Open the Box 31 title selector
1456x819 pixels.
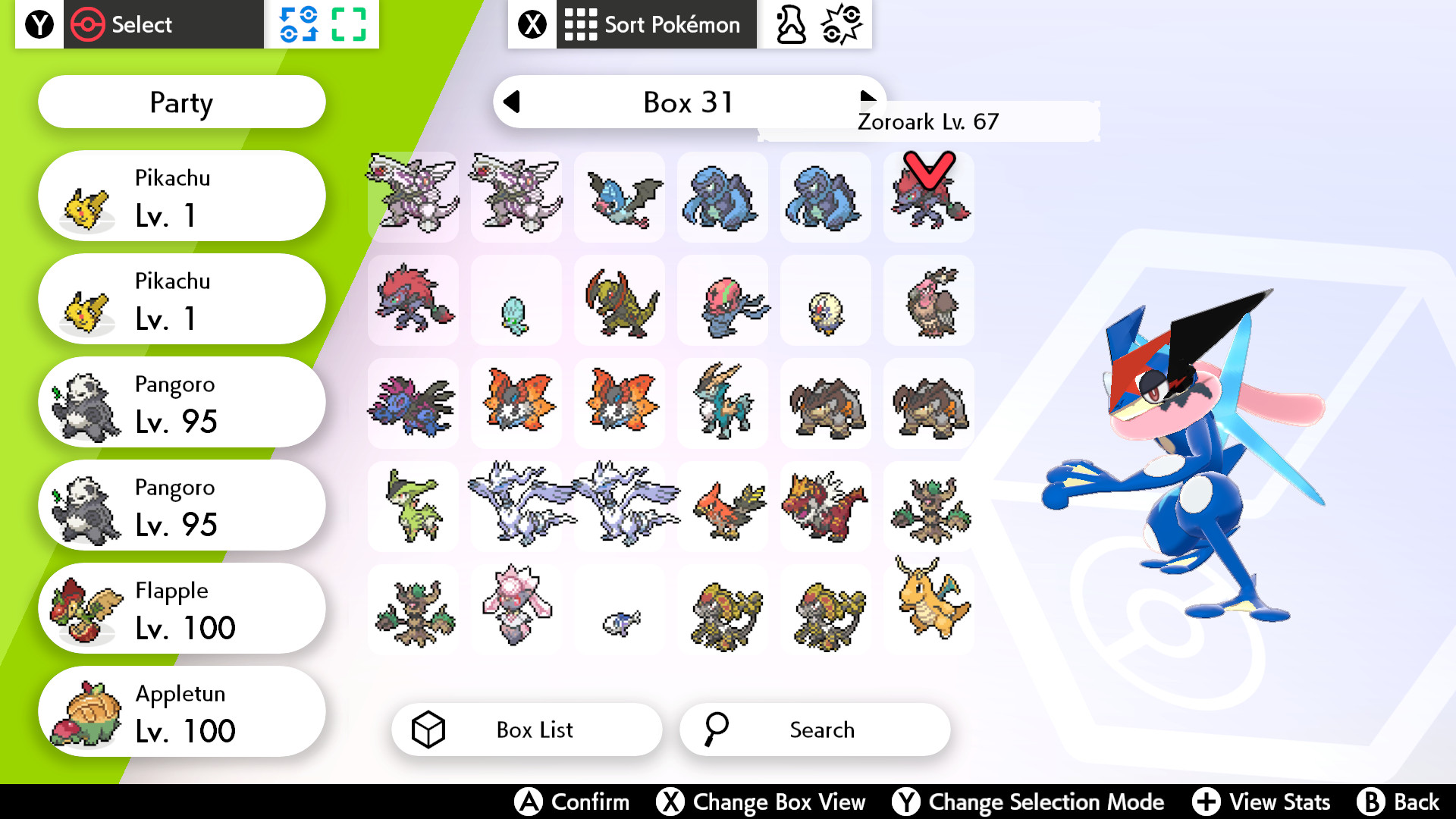[686, 102]
